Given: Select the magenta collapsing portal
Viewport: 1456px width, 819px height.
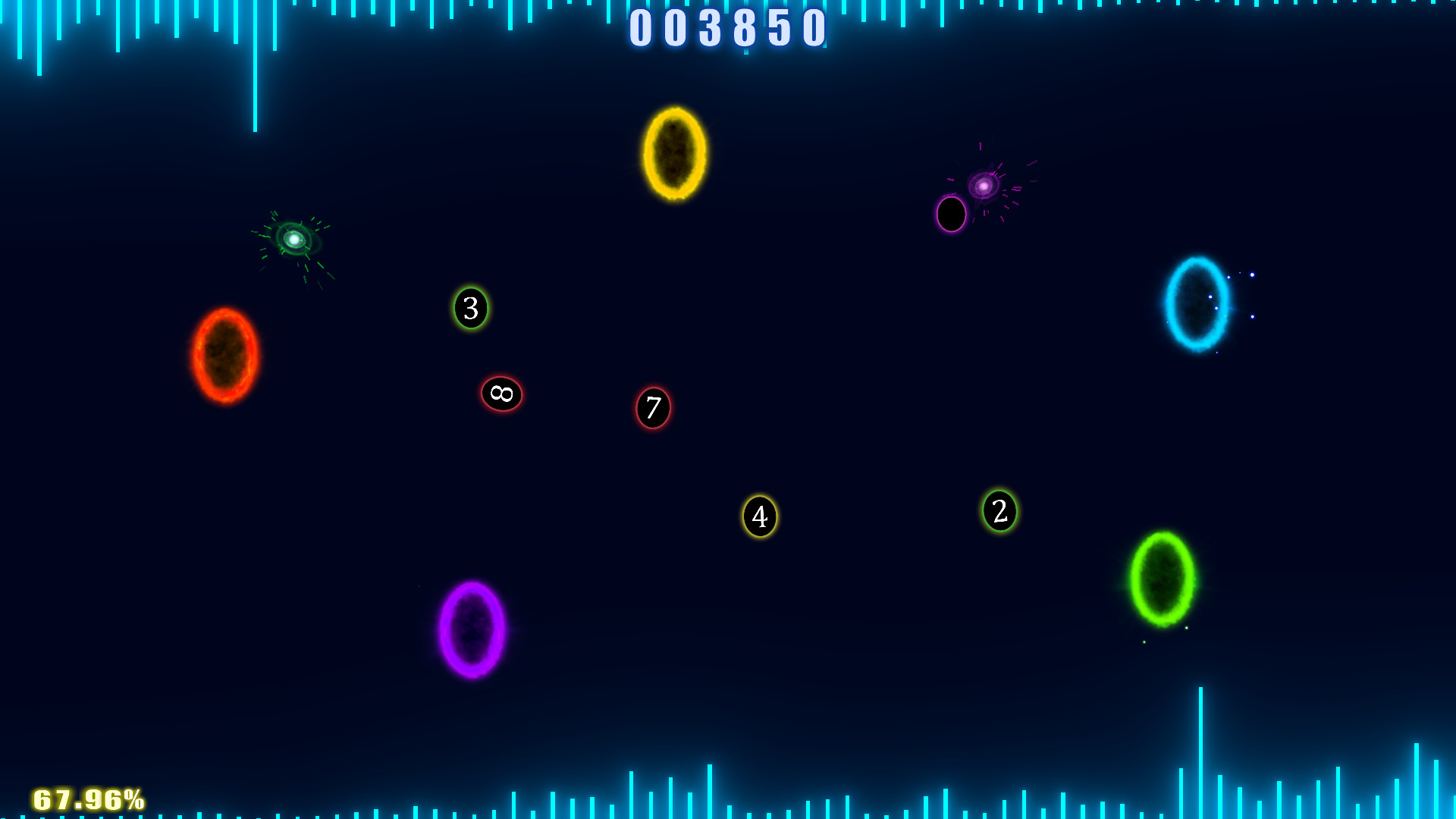Looking at the screenshot, I should coord(952,216).
